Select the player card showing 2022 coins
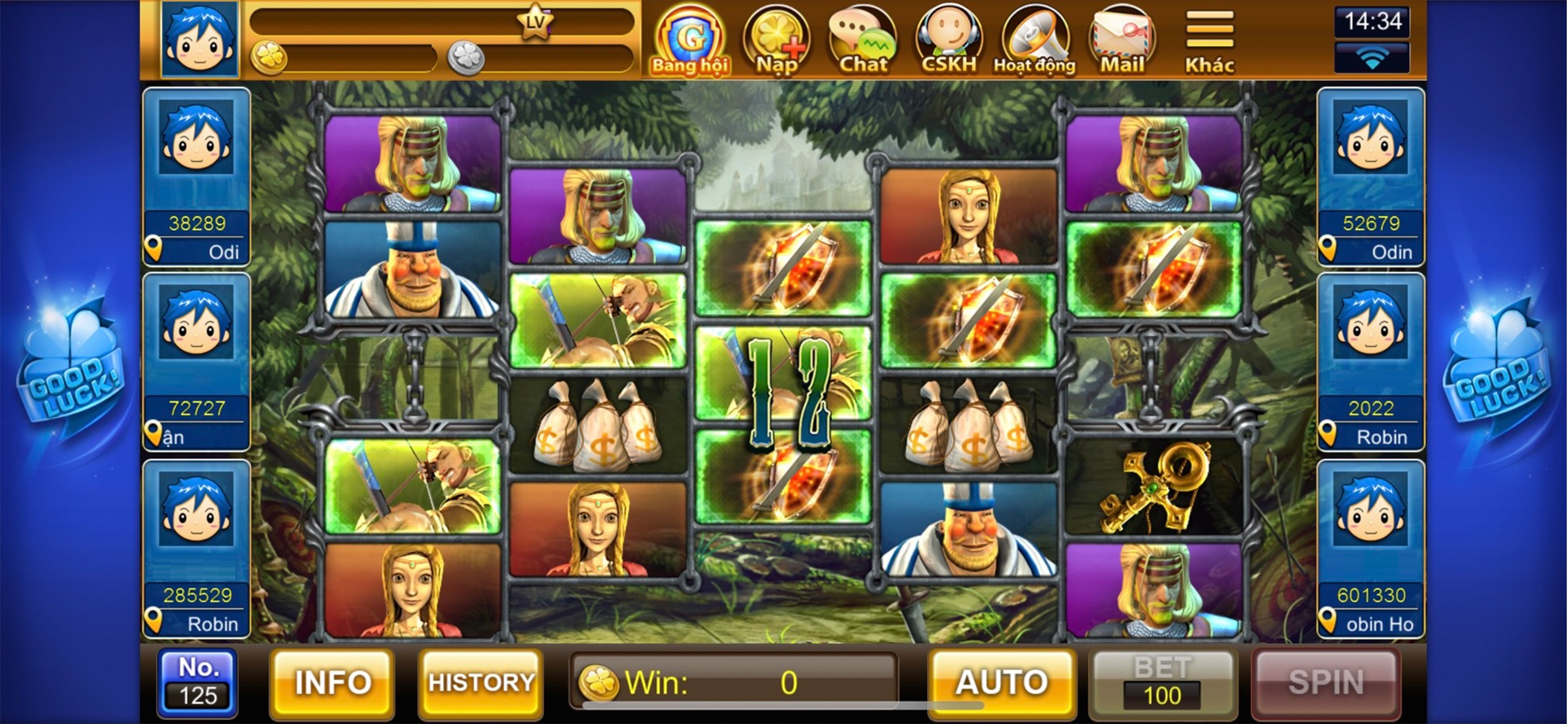Image resolution: width=1568 pixels, height=724 pixels. click(1371, 362)
